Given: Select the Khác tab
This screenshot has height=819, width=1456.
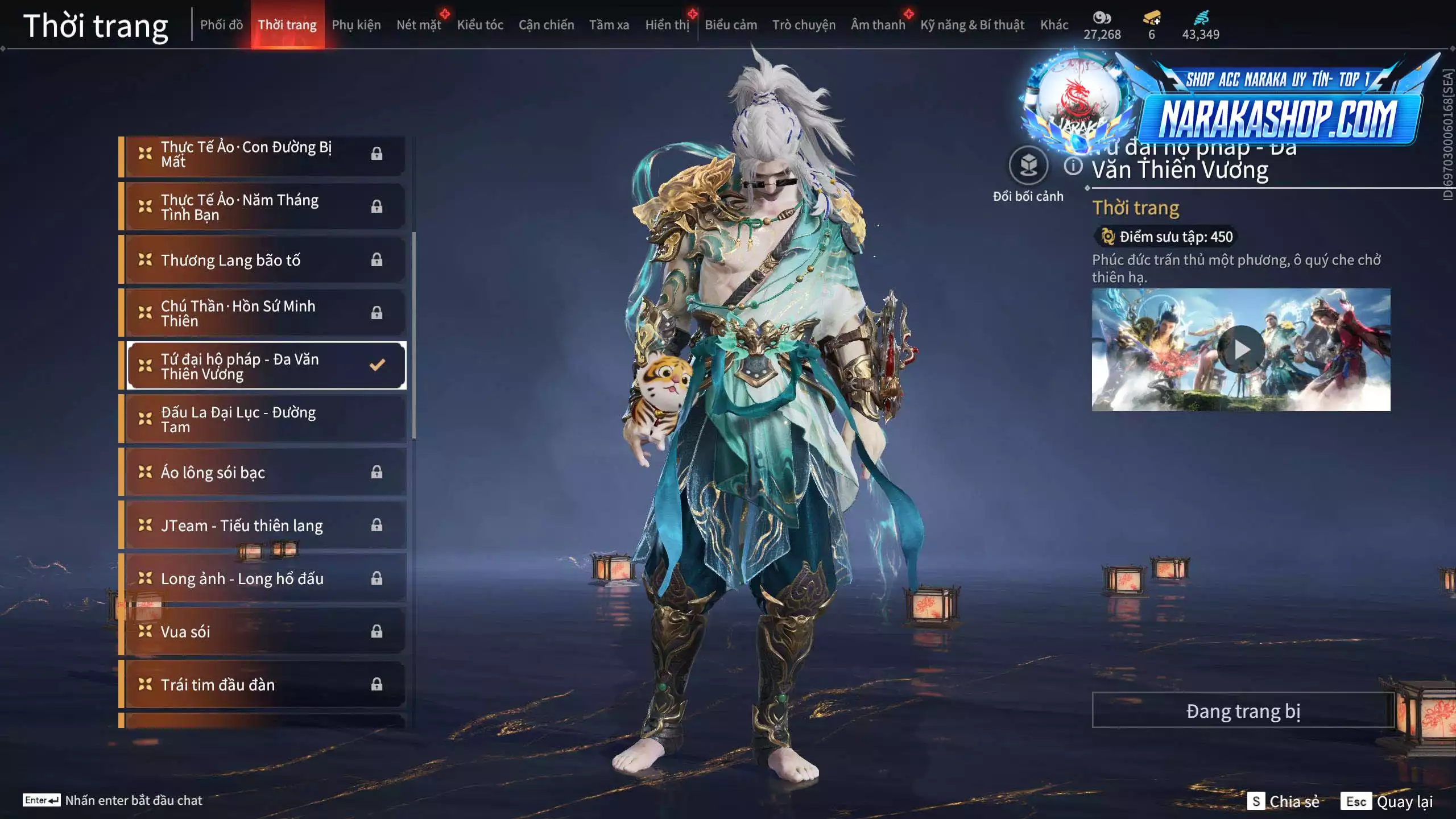Looking at the screenshot, I should [x=1054, y=25].
